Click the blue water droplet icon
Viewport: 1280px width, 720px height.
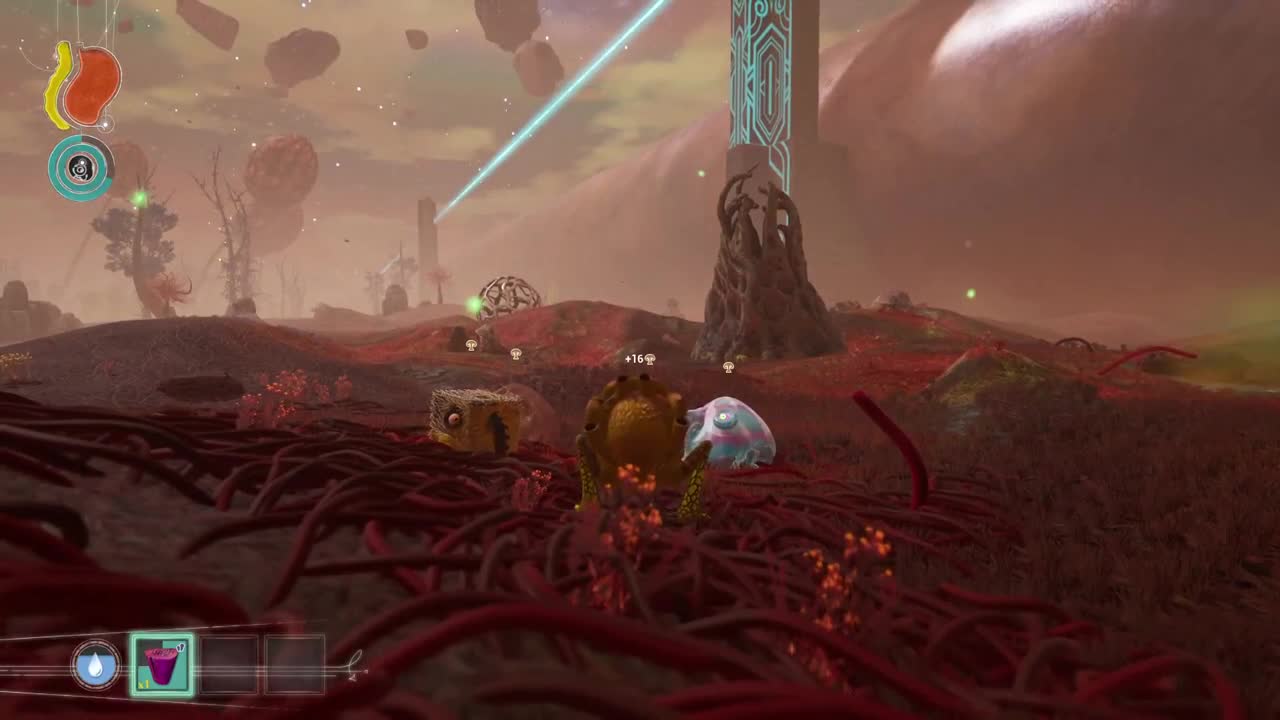point(96,665)
